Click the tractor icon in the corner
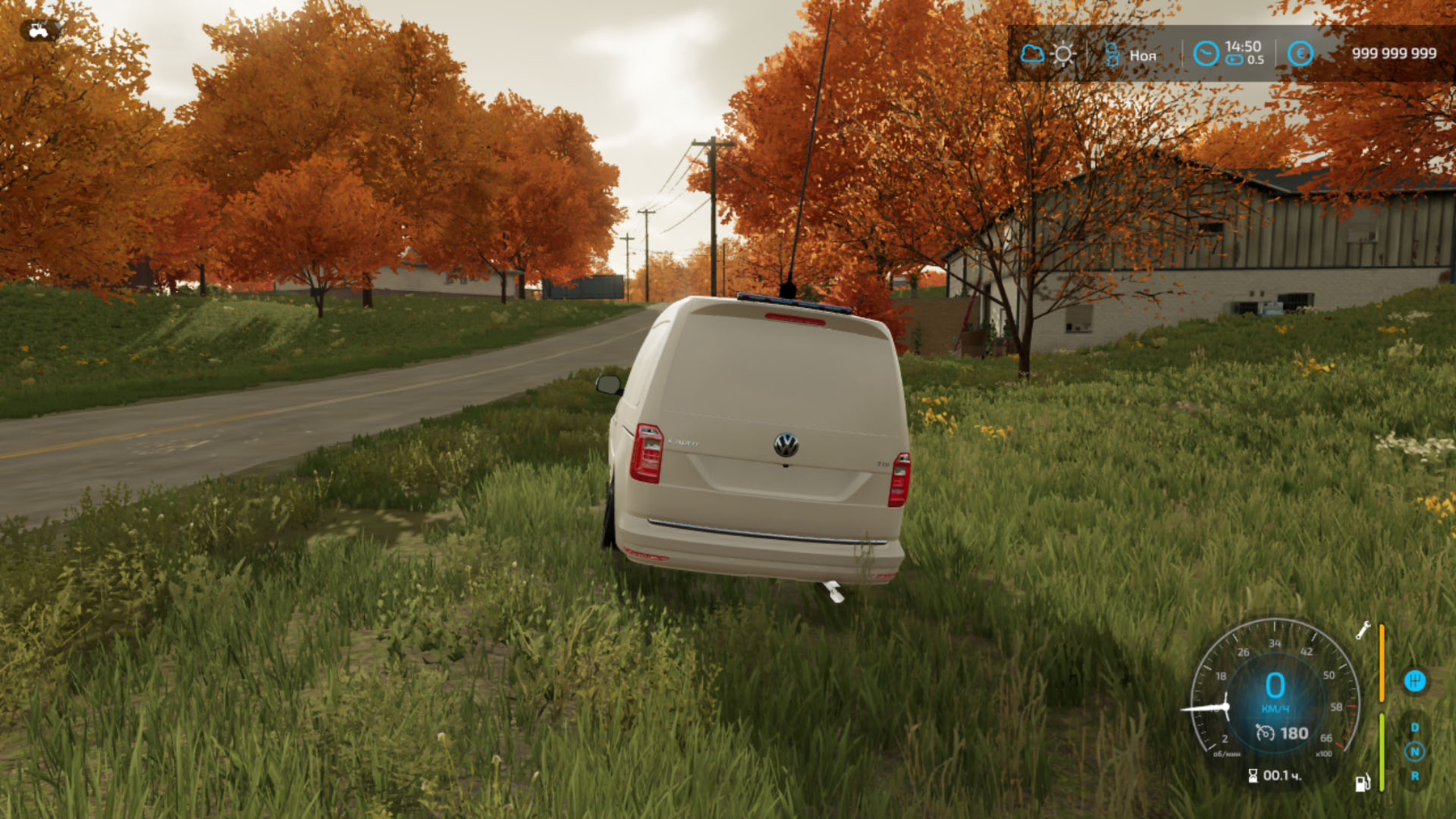 click(x=38, y=32)
